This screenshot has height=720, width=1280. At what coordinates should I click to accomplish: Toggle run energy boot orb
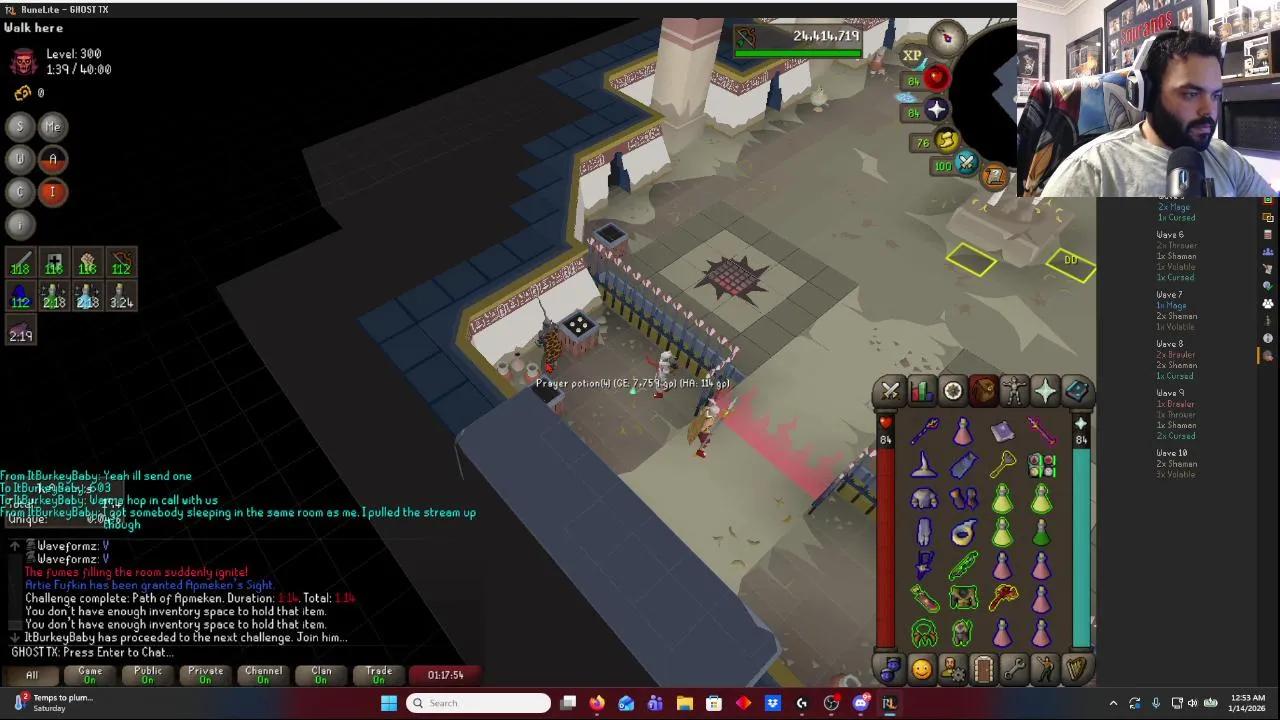(x=946, y=141)
